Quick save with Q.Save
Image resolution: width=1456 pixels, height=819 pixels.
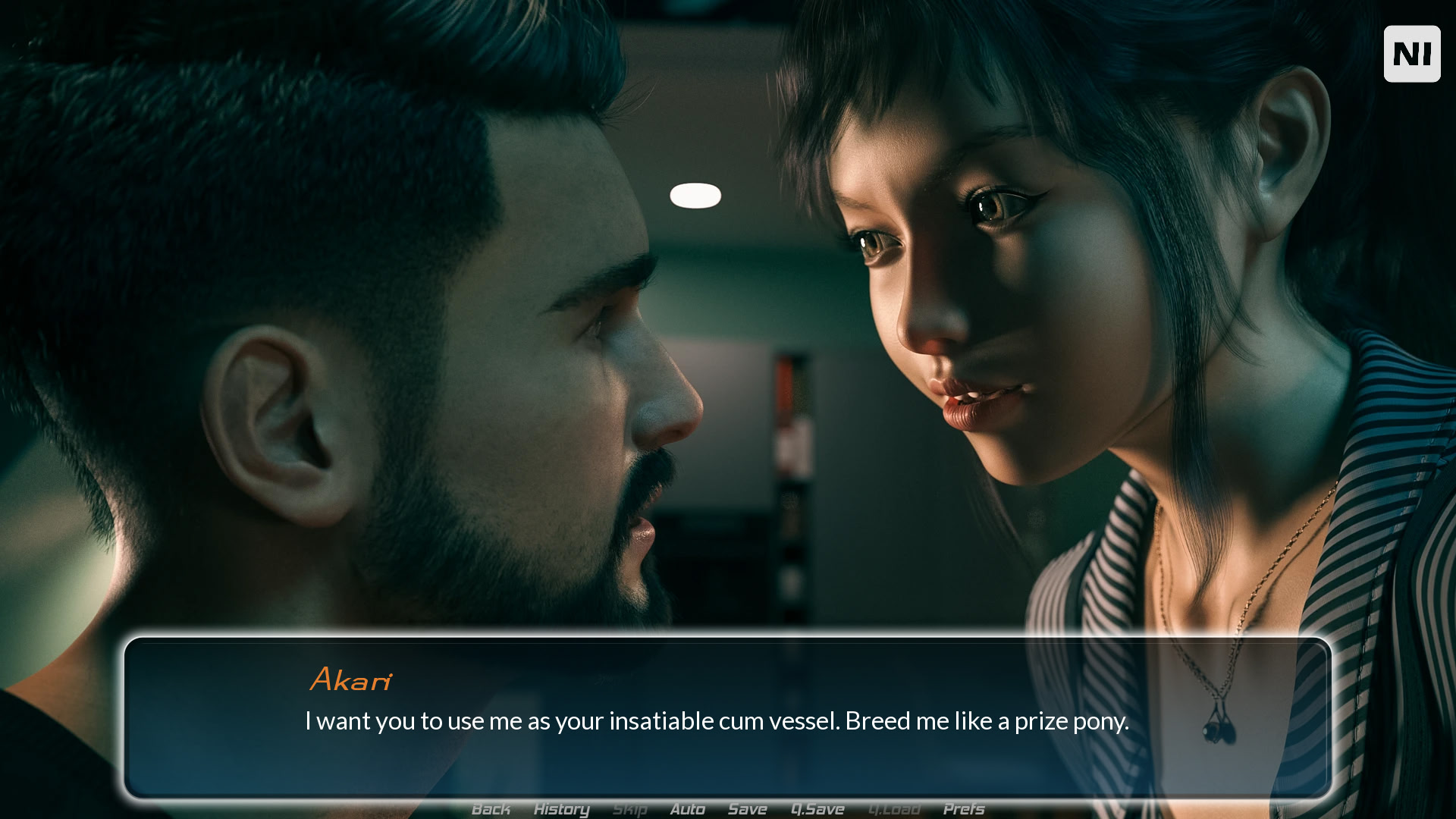(817, 809)
